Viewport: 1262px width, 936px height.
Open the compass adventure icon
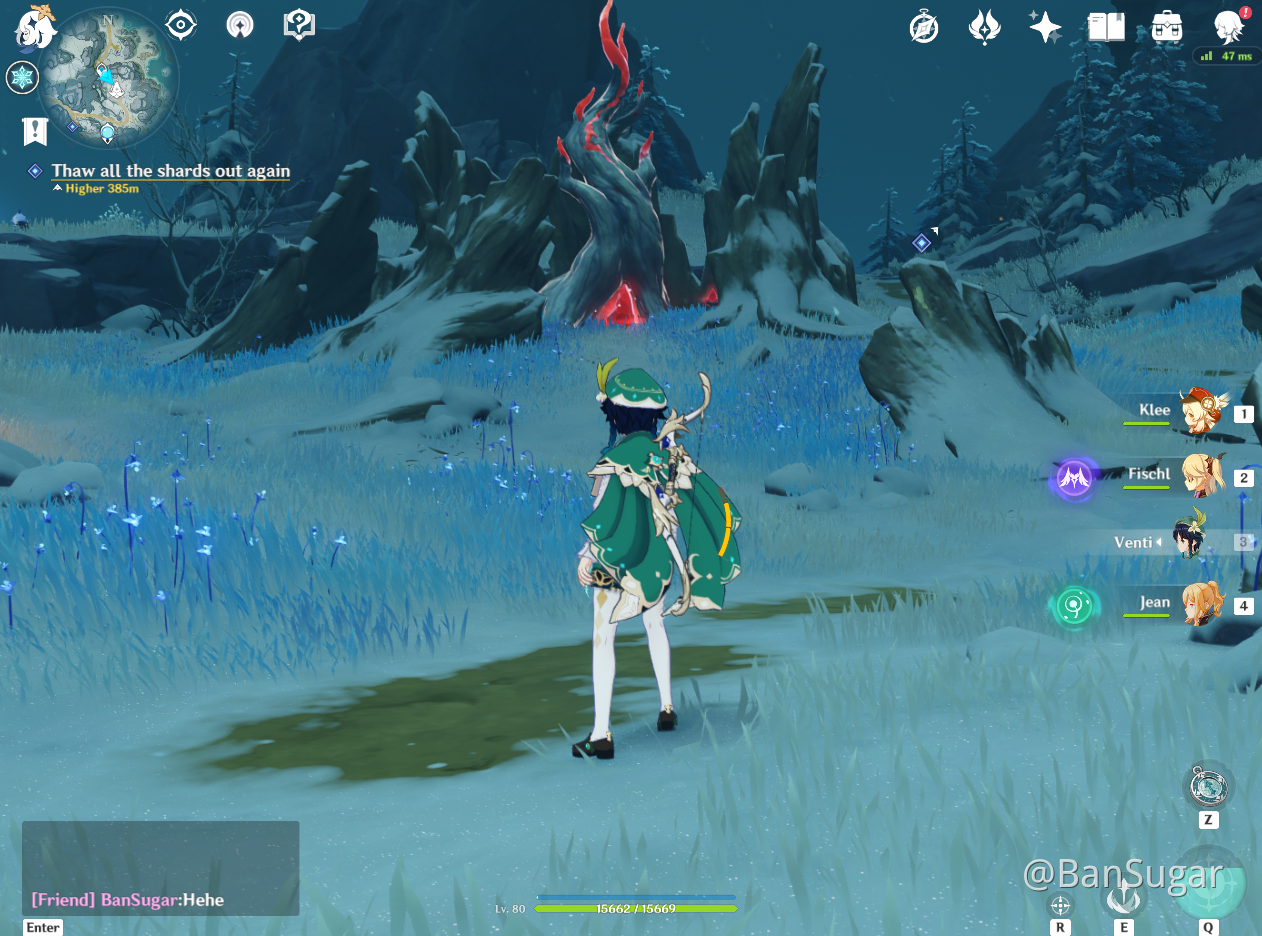click(x=924, y=28)
